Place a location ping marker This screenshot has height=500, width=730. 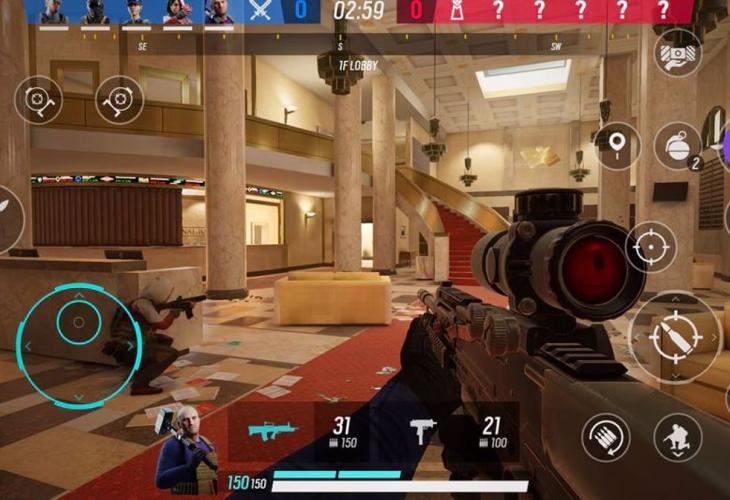coord(617,146)
